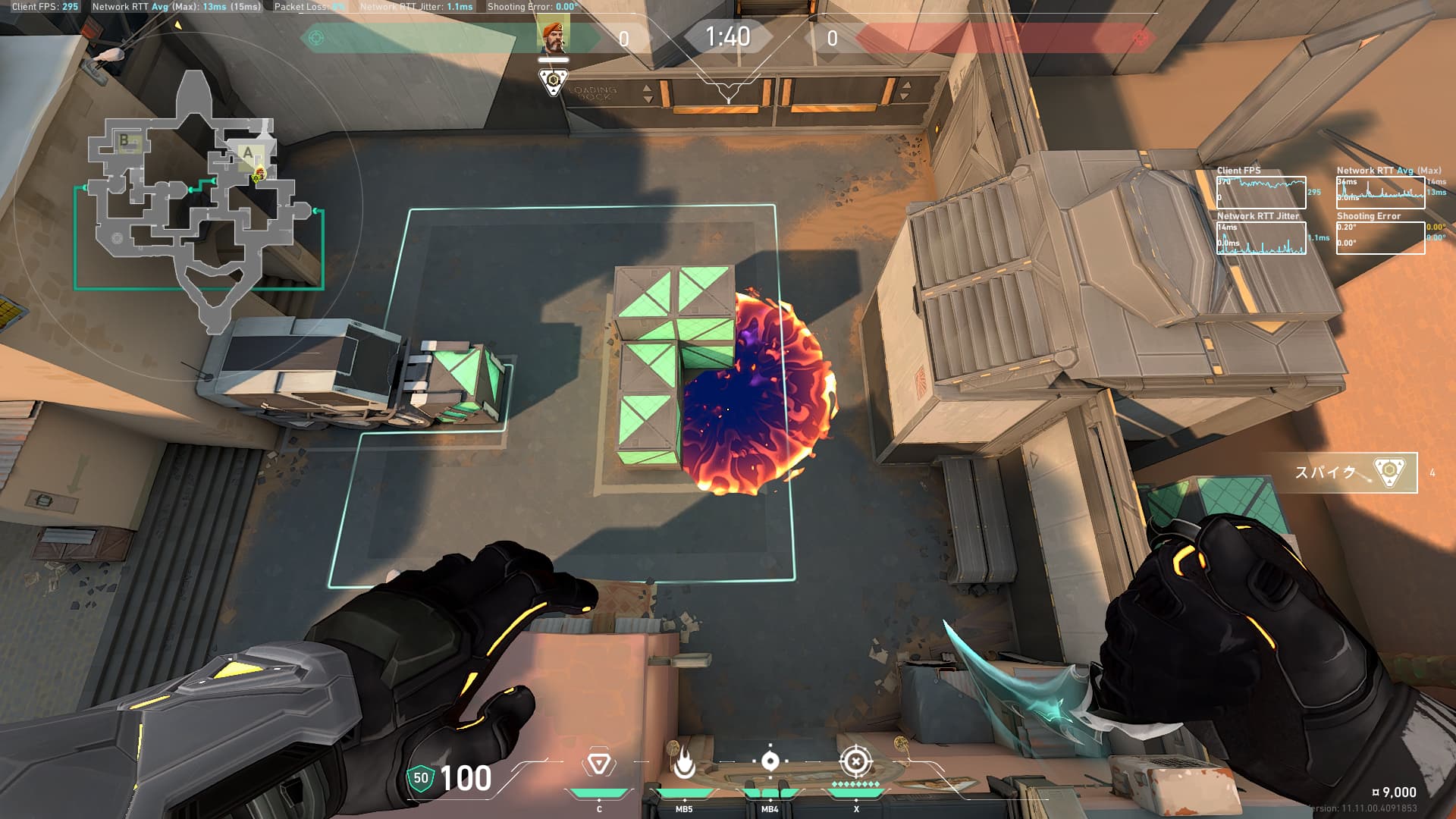Click the spike carrier icon below the portrait
The width and height of the screenshot is (1456, 819).
pyautogui.click(x=554, y=81)
